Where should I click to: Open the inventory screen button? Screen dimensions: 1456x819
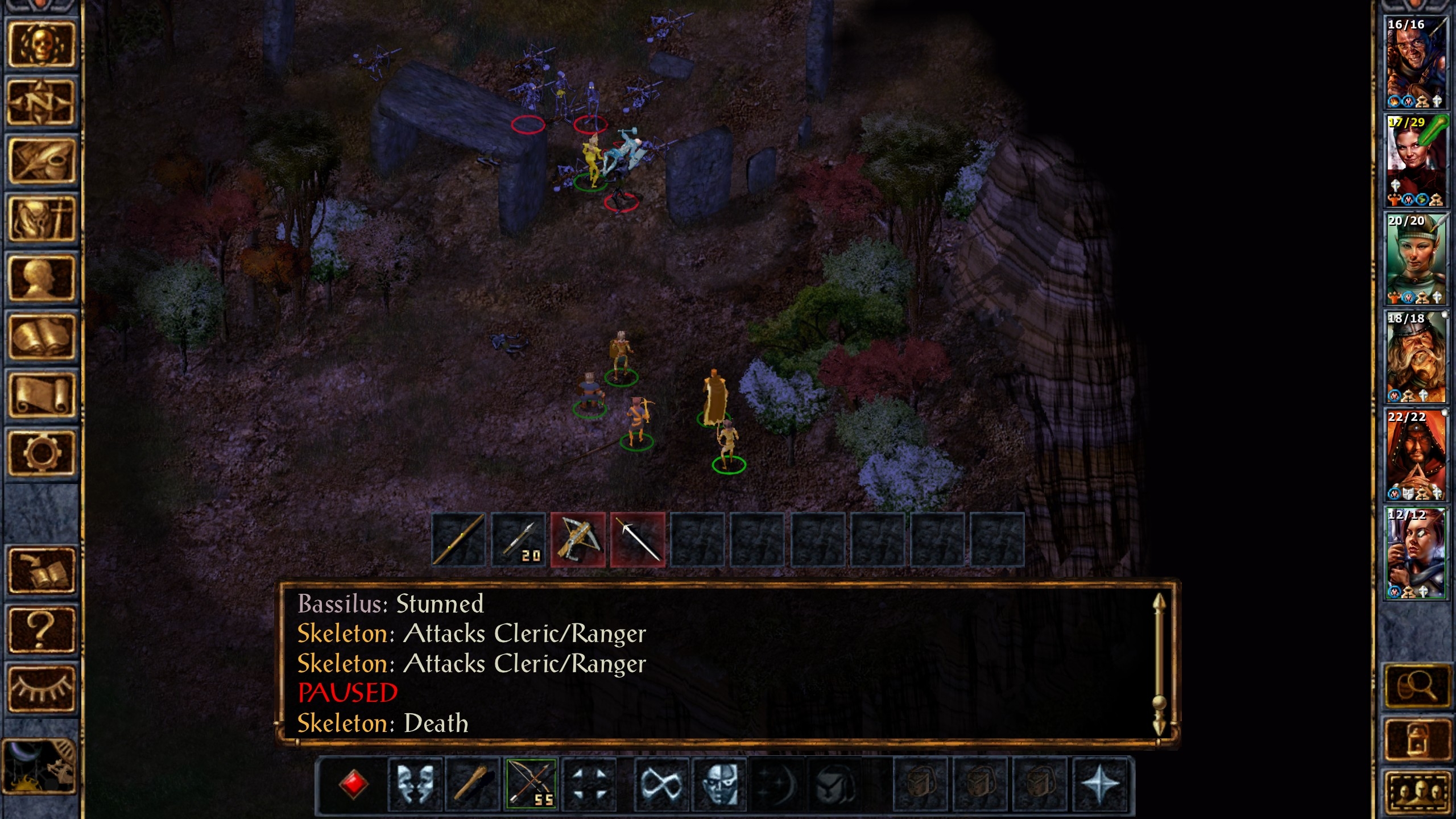[41, 220]
